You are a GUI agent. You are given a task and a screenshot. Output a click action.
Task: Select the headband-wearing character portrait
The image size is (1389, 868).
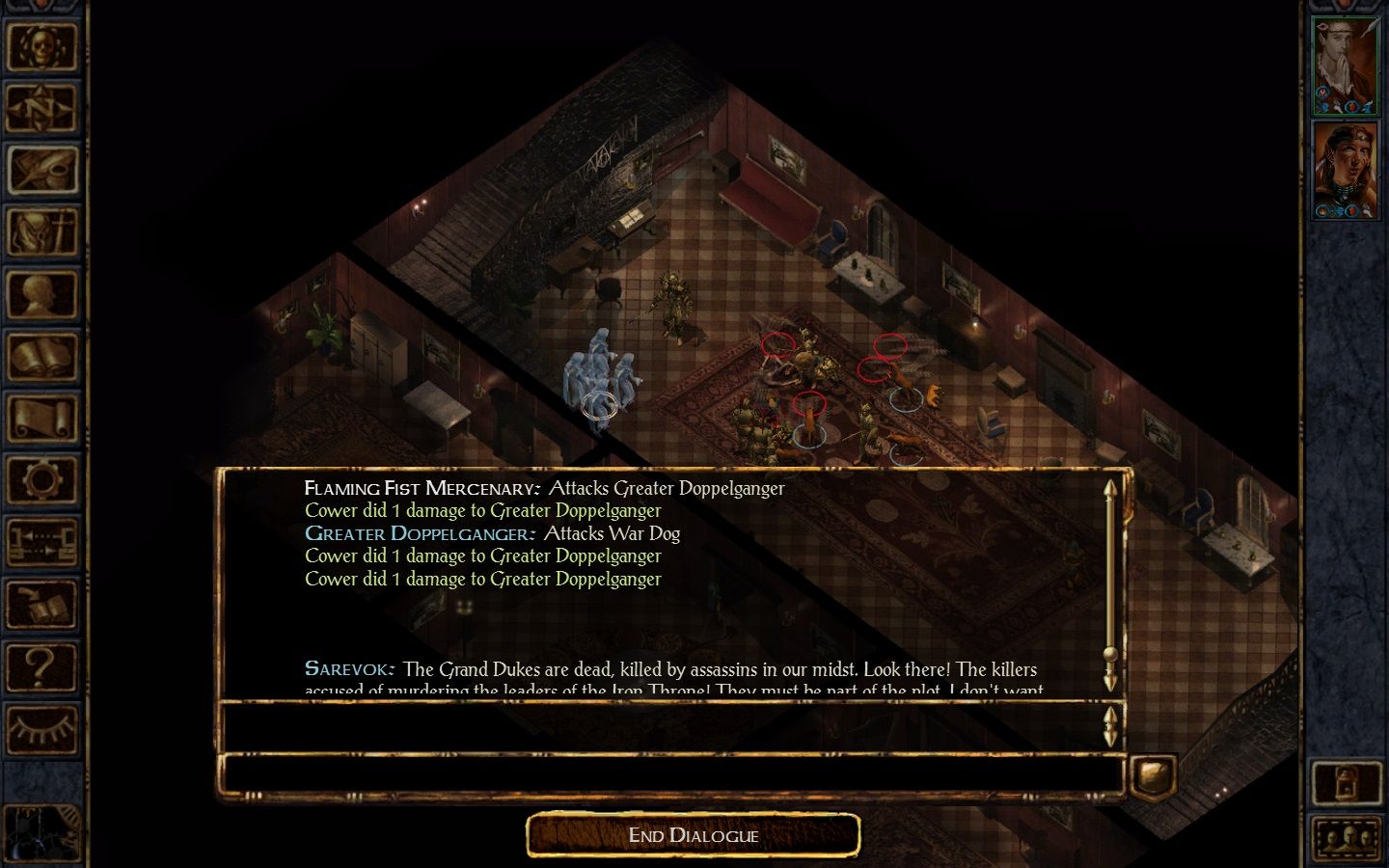coord(1346,171)
